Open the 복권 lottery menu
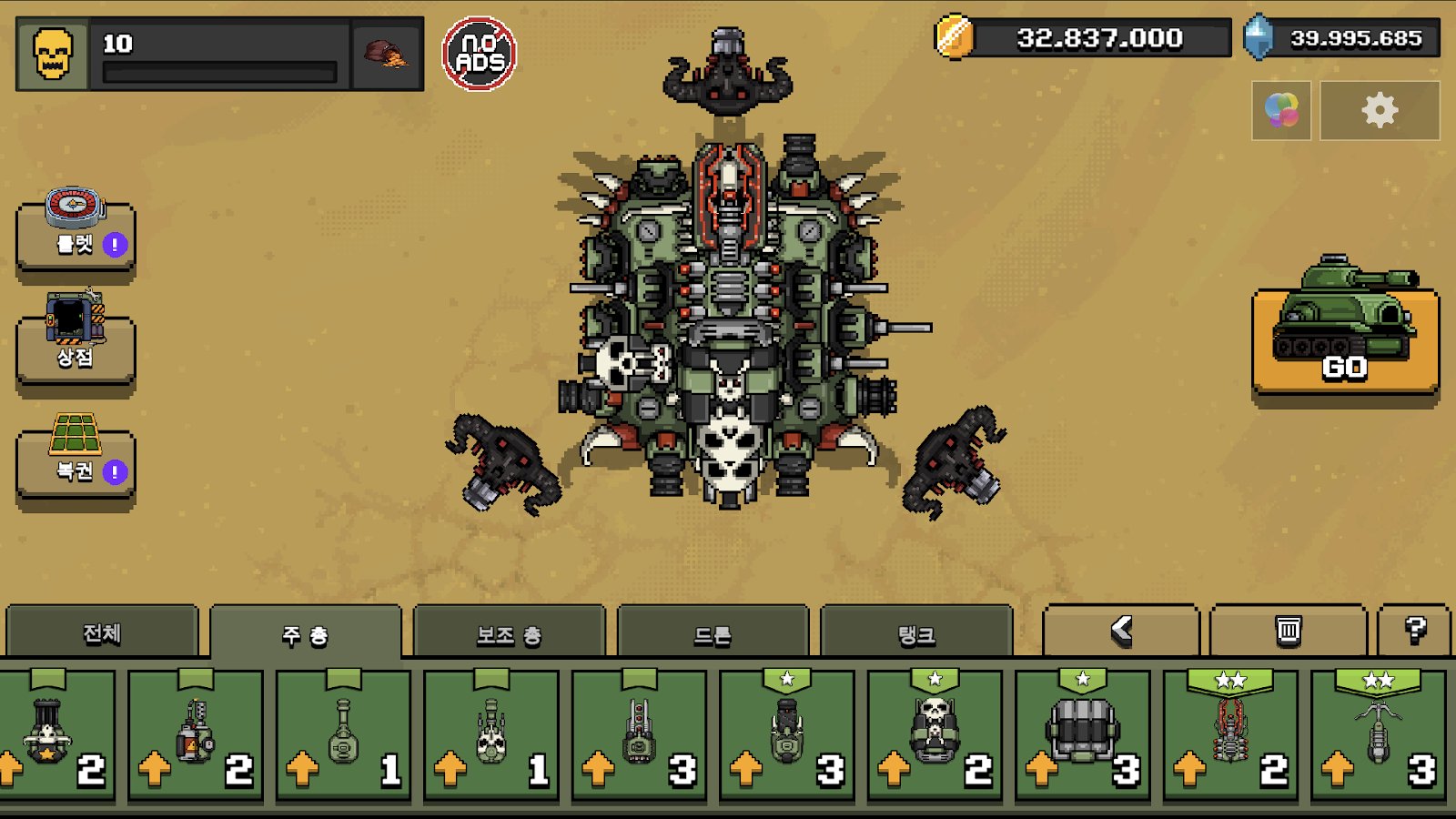Image resolution: width=1456 pixels, height=819 pixels. pyautogui.click(x=76, y=460)
